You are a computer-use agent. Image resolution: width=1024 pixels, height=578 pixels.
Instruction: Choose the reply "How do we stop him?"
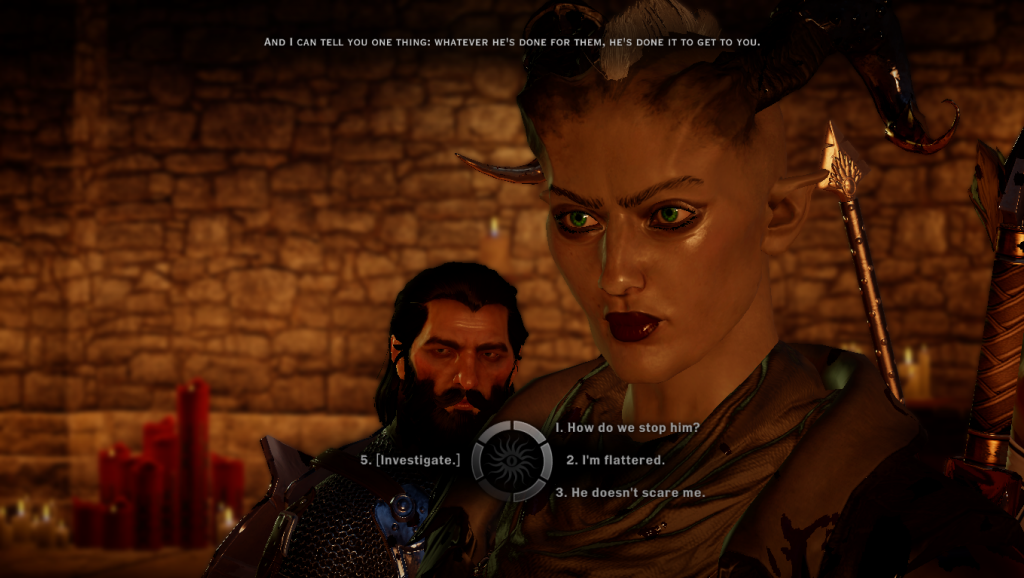627,428
